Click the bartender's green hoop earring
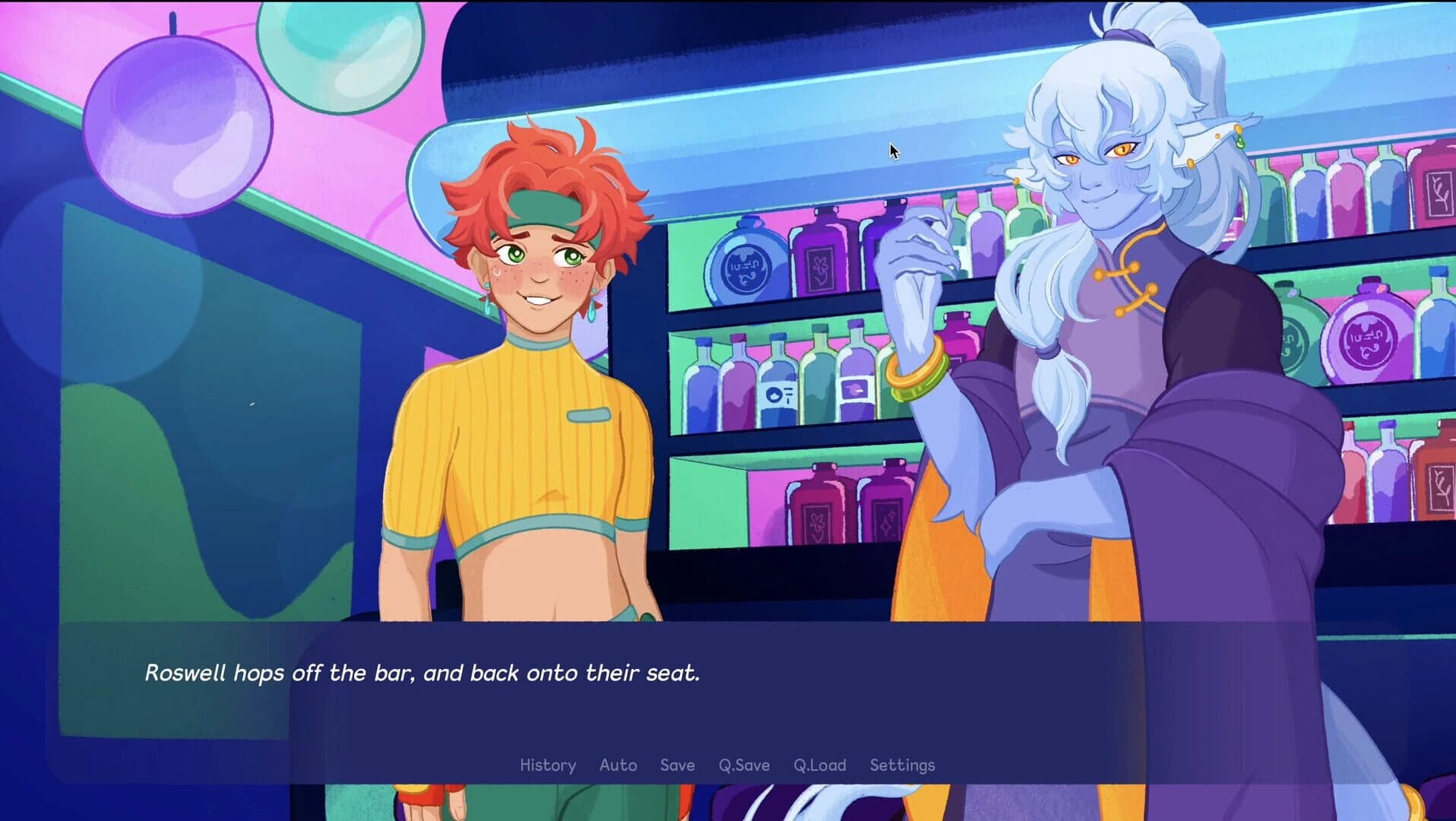The width and height of the screenshot is (1456, 821). tap(1240, 142)
